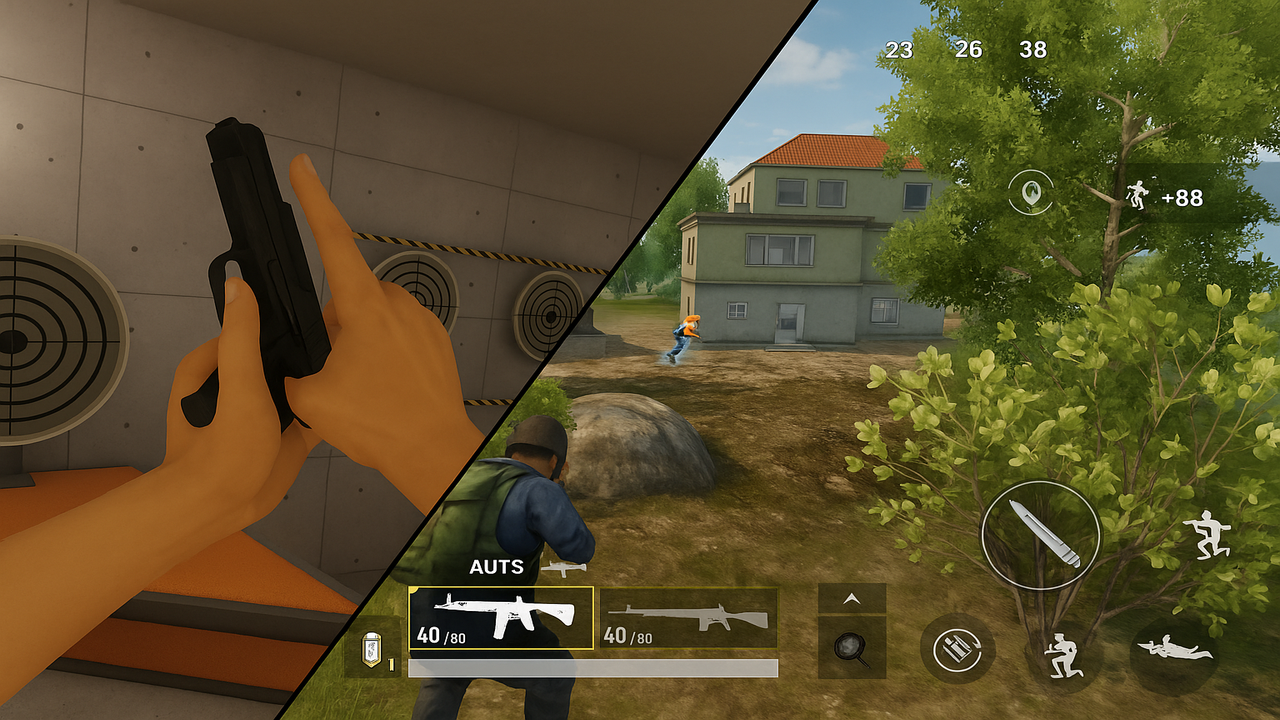The image size is (1280, 720).
Task: Switch to the dimmed secondary rifle slot
Action: 689,617
